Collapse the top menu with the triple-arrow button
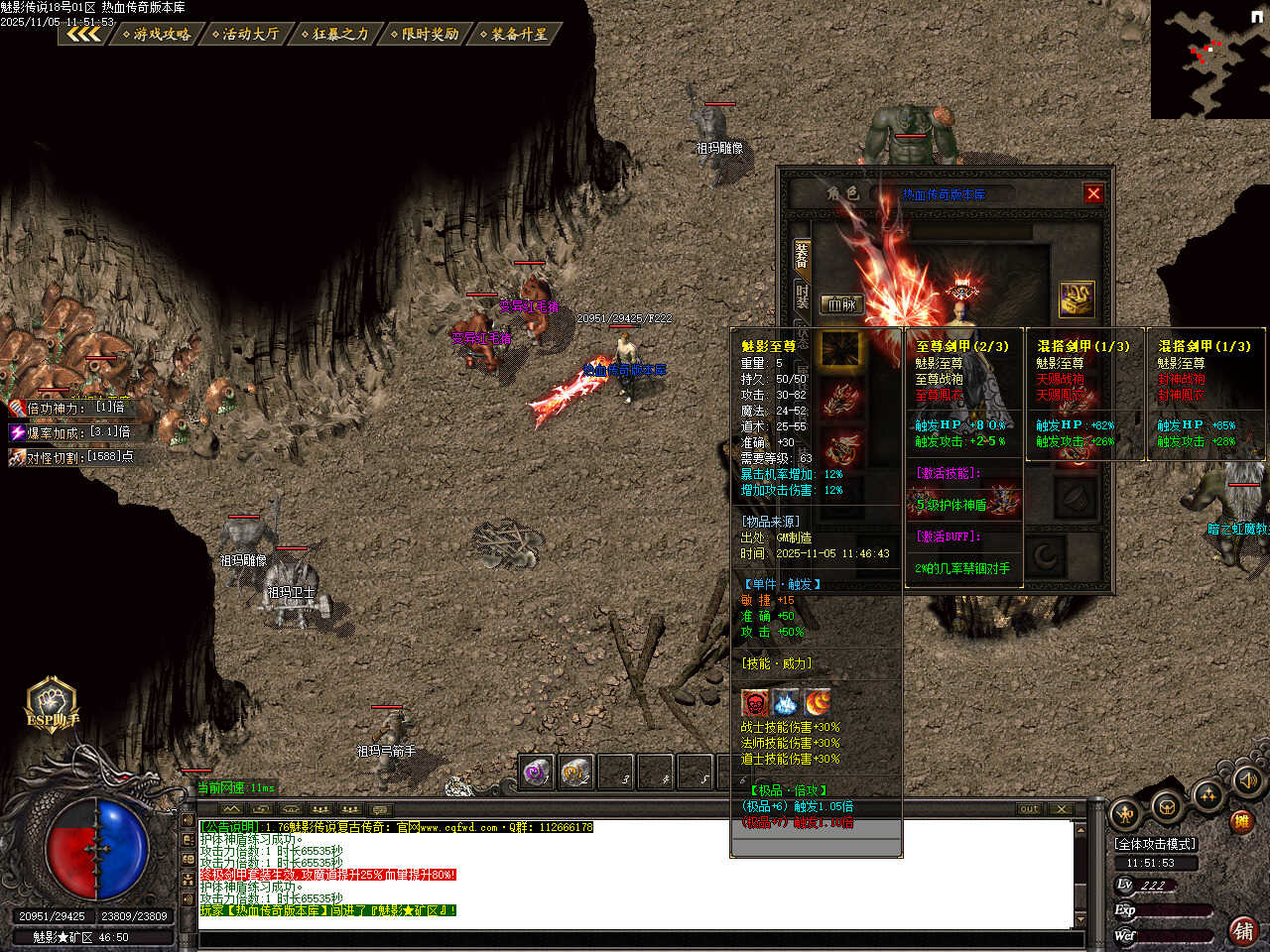Image resolution: width=1270 pixels, height=952 pixels. 83,34
